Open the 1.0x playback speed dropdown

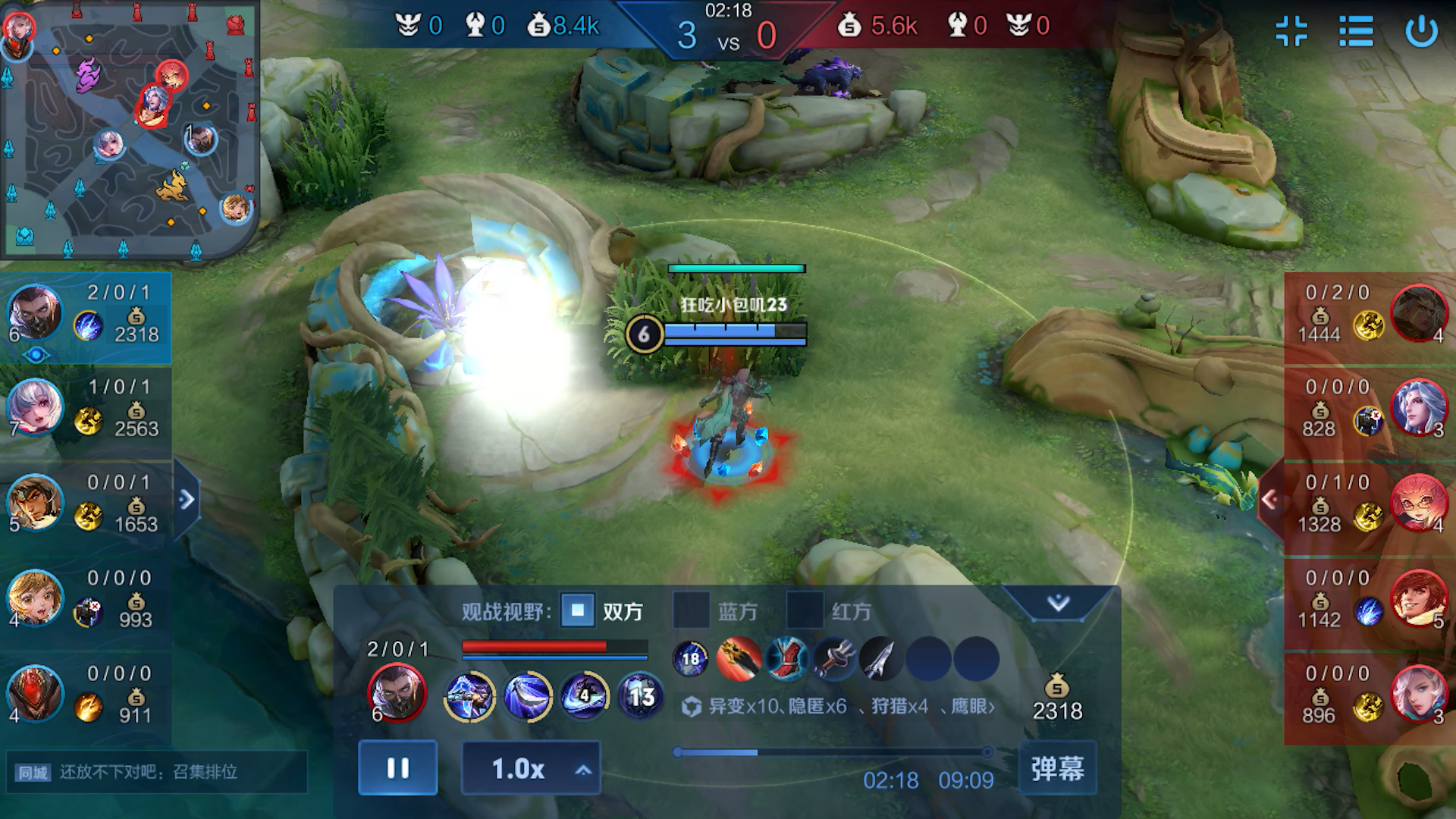pos(531,769)
